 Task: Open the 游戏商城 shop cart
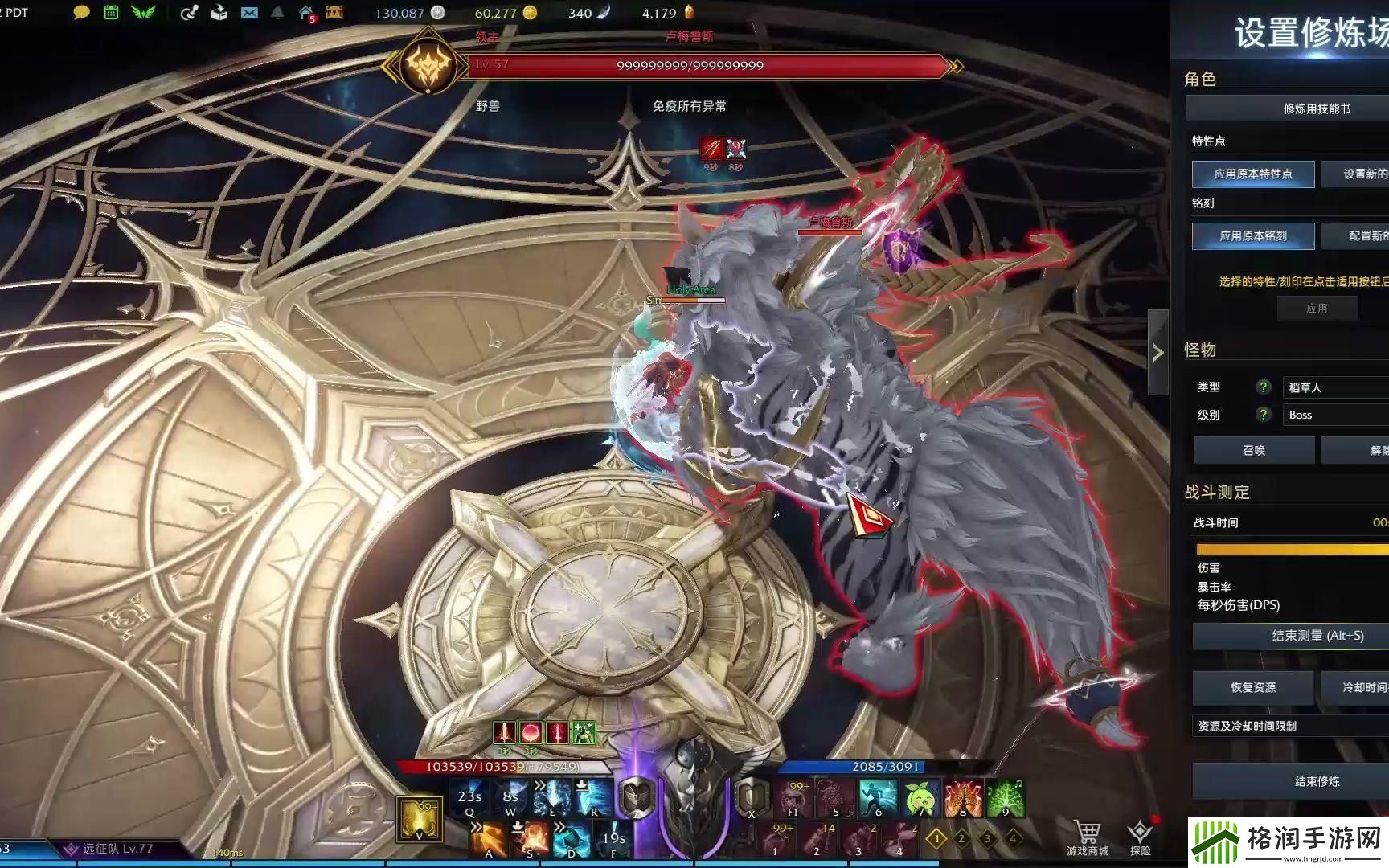click(x=1087, y=836)
